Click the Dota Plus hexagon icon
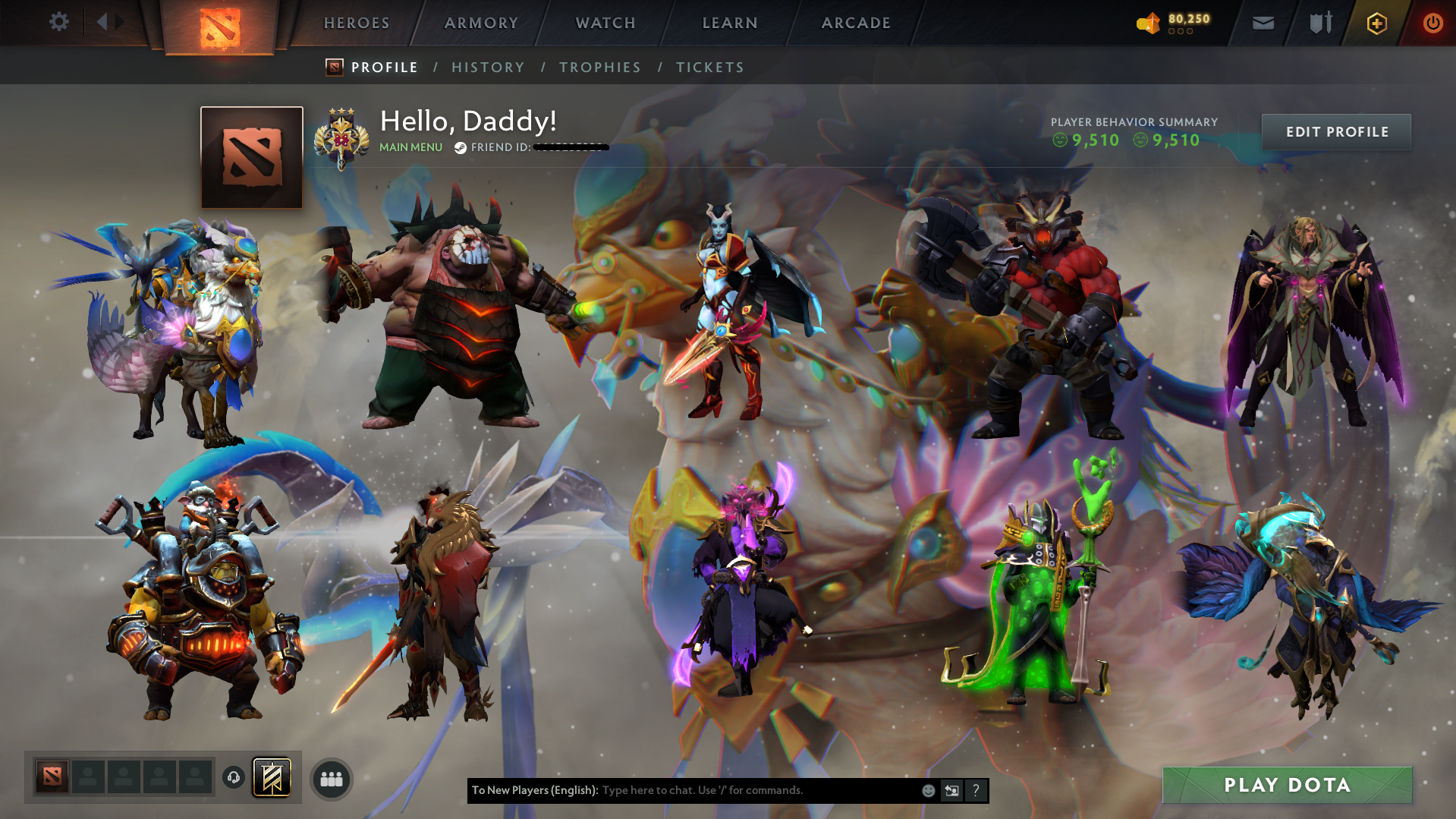This screenshot has width=1456, height=819. pyautogui.click(x=1376, y=23)
